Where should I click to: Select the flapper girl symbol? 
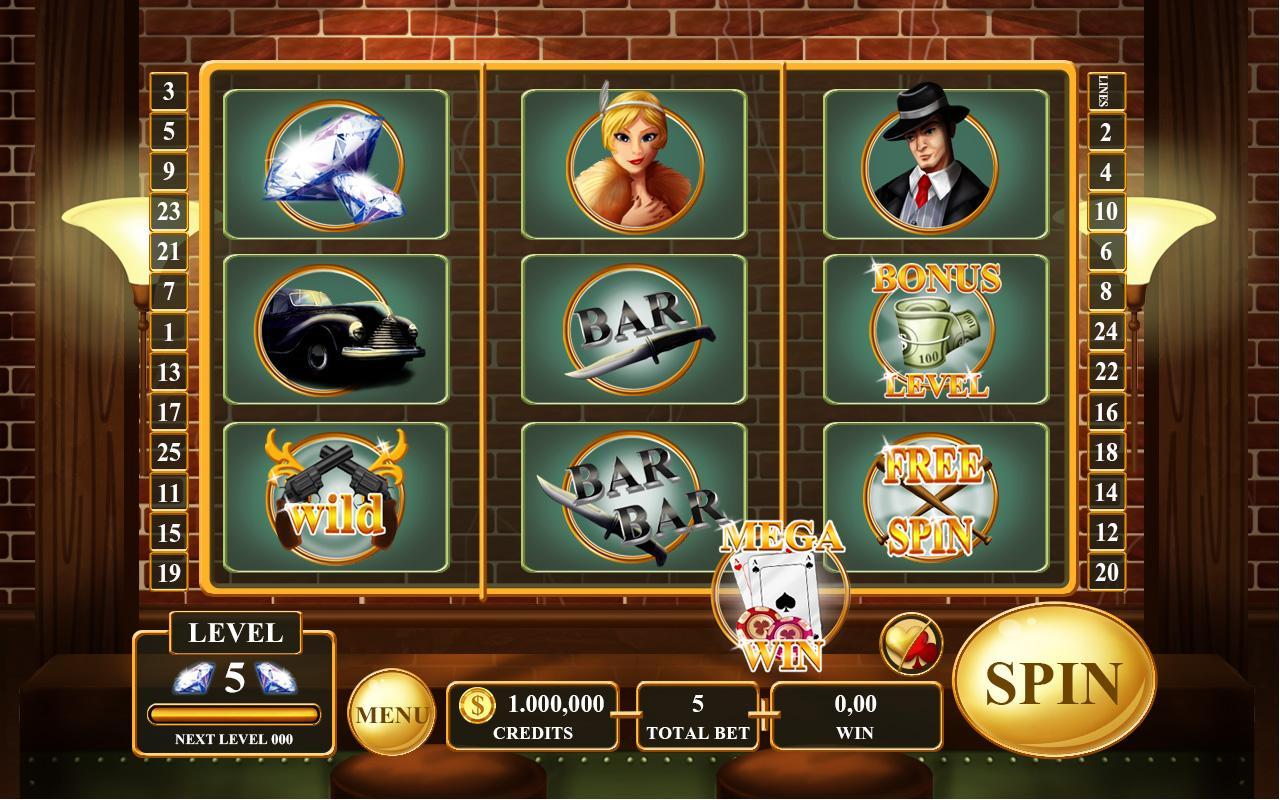tap(635, 165)
